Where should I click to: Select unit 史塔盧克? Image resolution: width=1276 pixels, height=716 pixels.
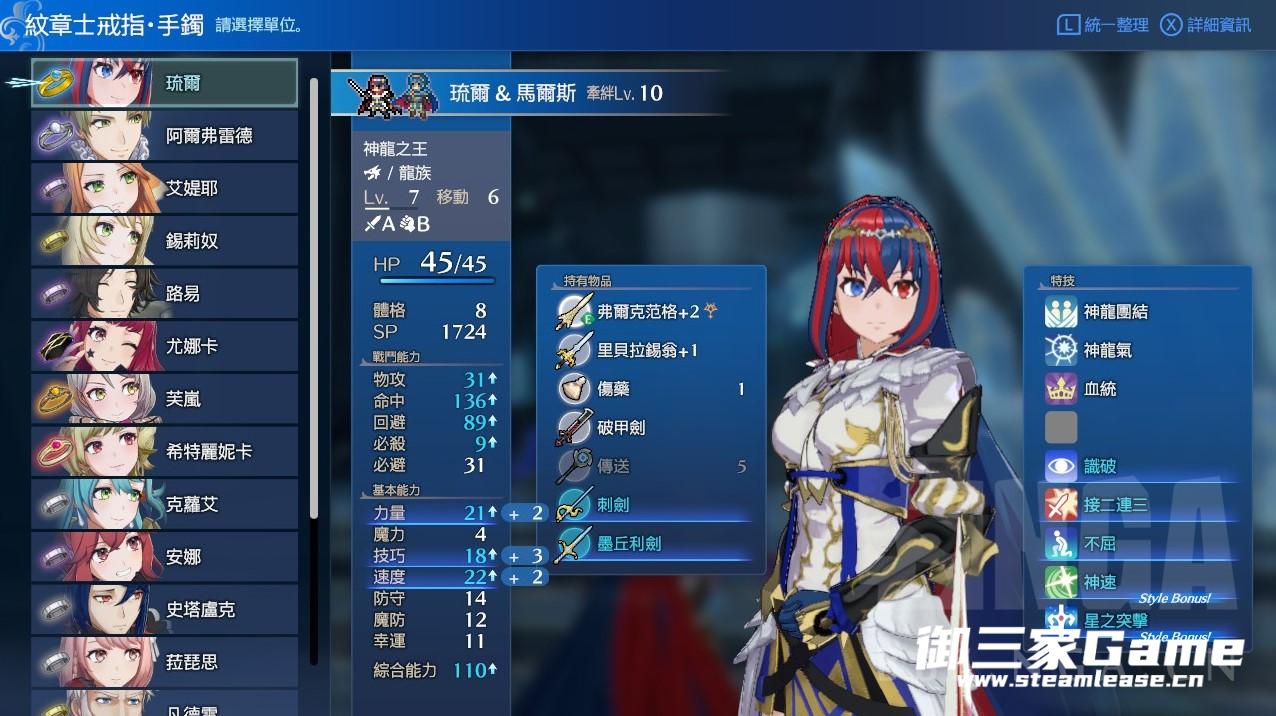coord(165,609)
